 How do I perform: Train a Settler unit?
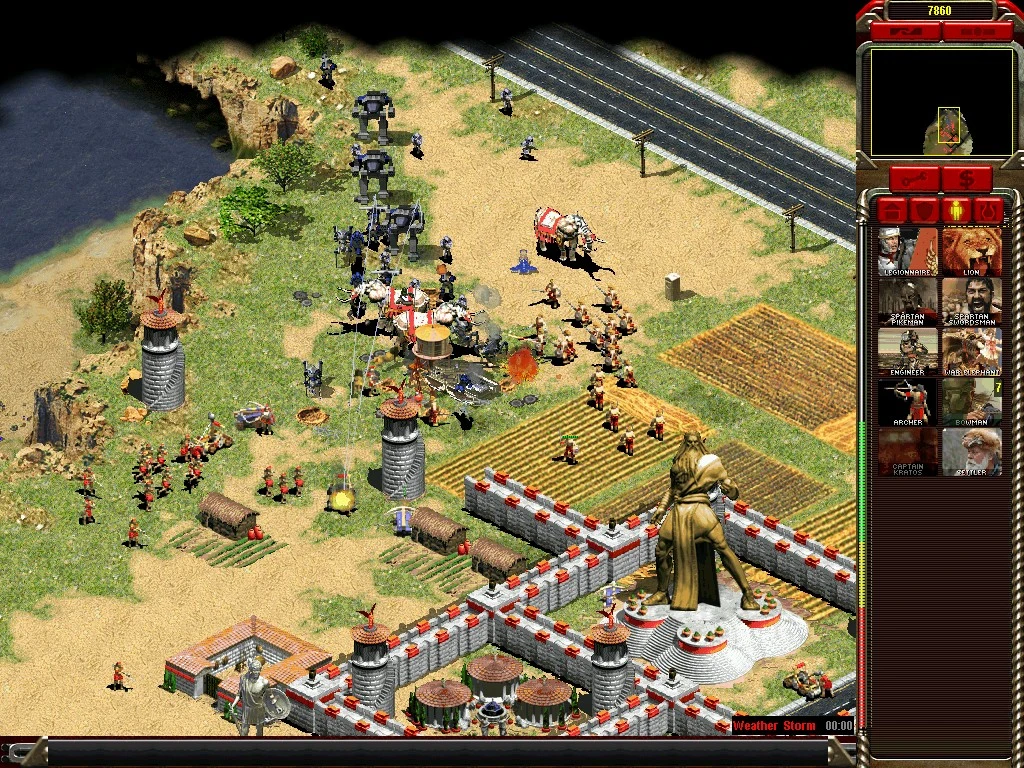coord(971,452)
